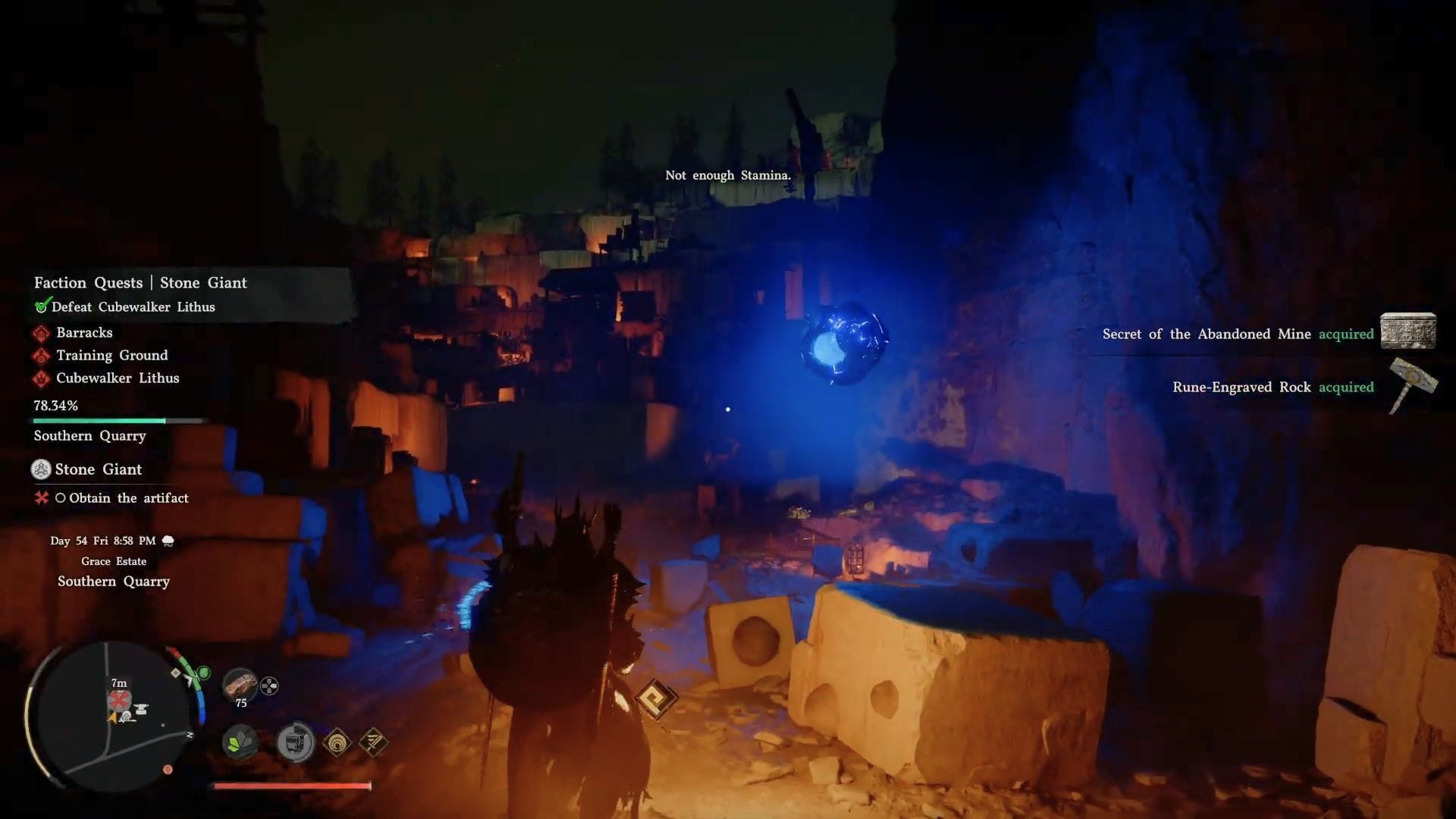The image size is (1456, 819).
Task: Select the Cubewalker Lithus objective entry
Action: tap(118, 378)
